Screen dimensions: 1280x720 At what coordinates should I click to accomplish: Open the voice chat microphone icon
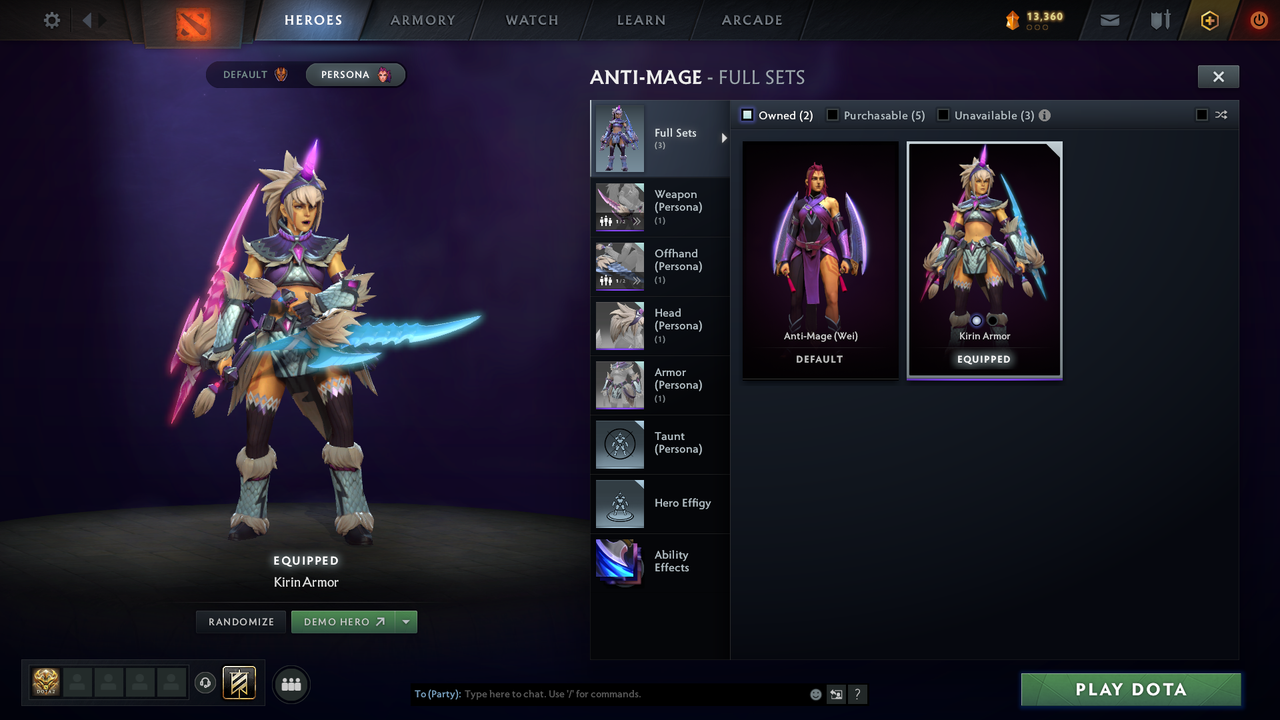207,683
